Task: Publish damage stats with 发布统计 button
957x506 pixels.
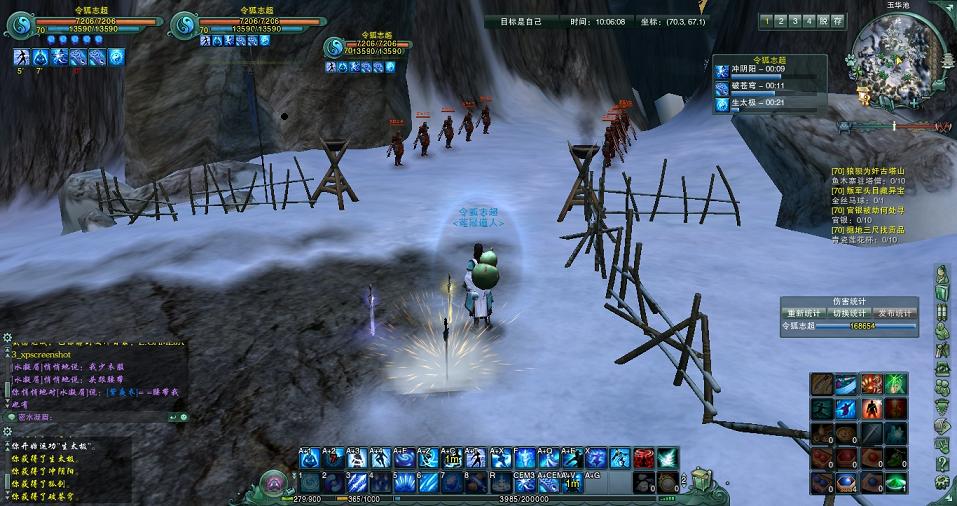Action: tap(895, 313)
